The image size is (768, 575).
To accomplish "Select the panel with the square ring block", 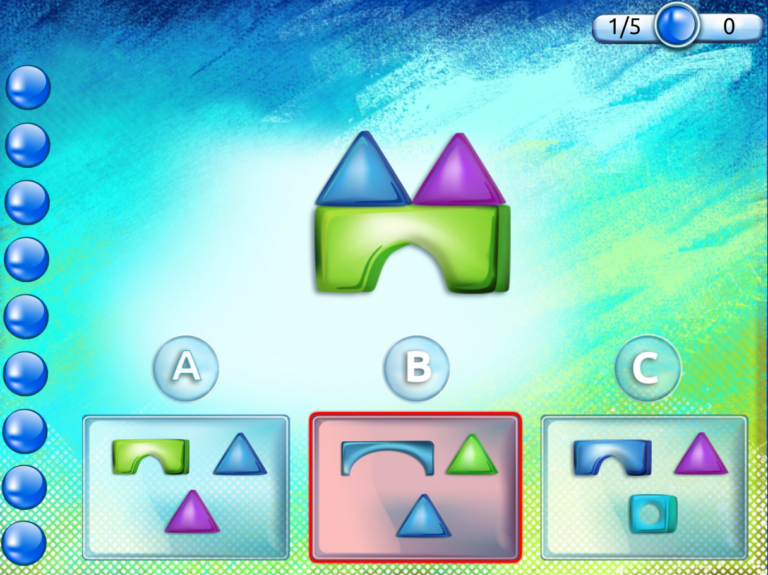I will pos(644,486).
